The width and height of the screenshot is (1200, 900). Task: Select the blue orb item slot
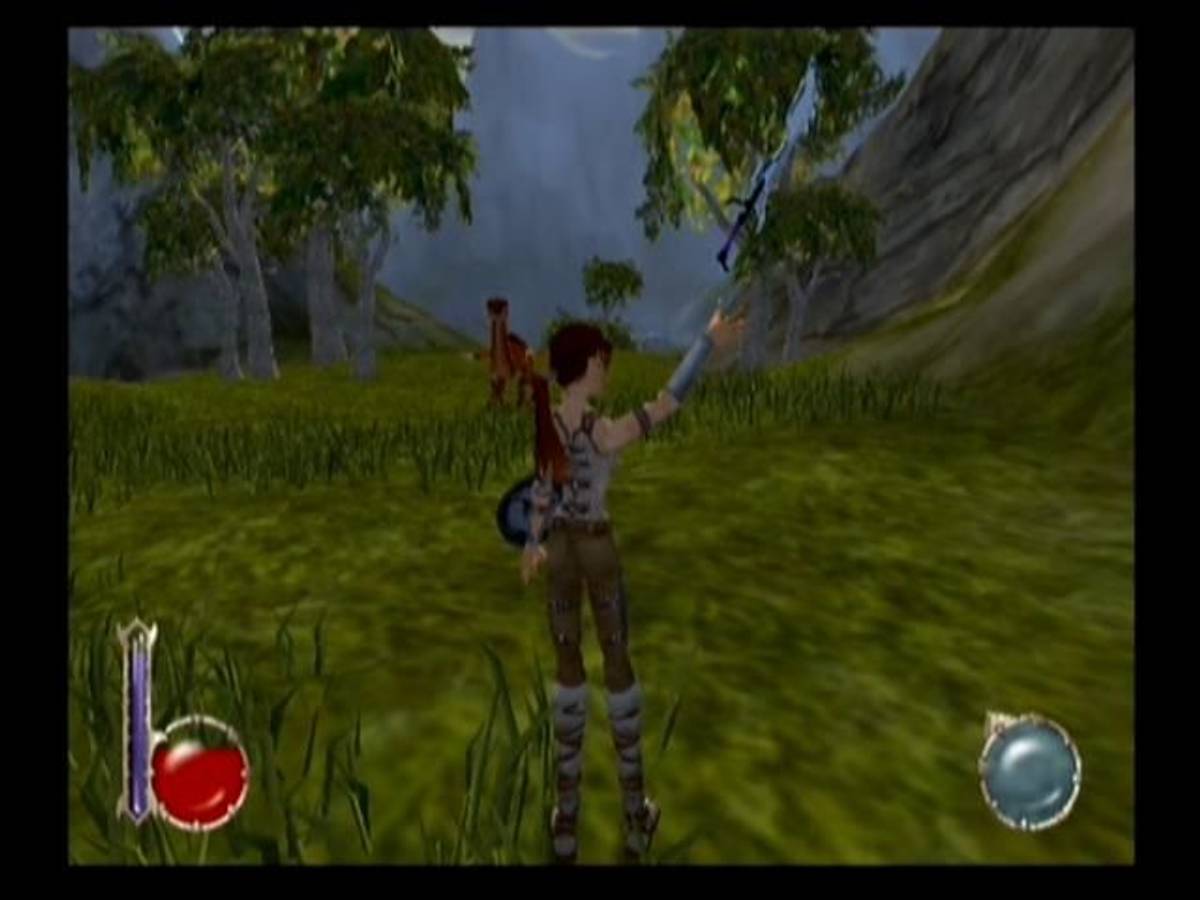tap(1029, 772)
